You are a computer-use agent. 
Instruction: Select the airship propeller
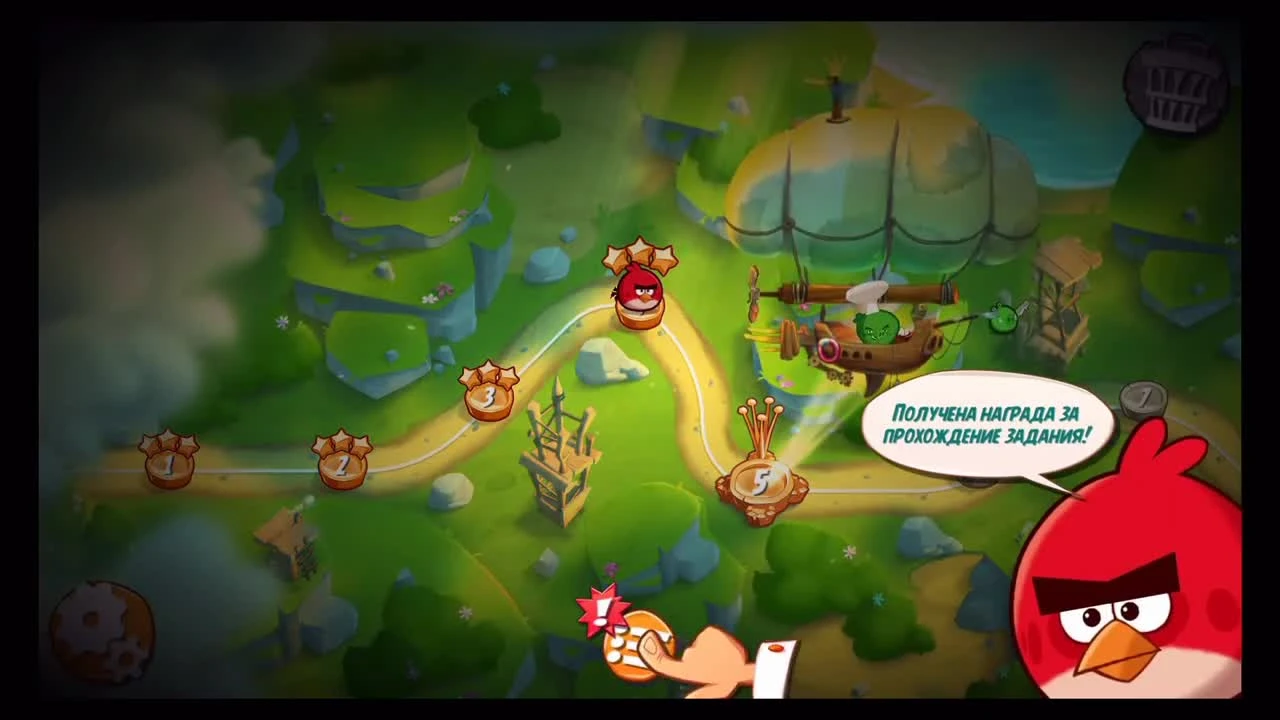pos(757,295)
